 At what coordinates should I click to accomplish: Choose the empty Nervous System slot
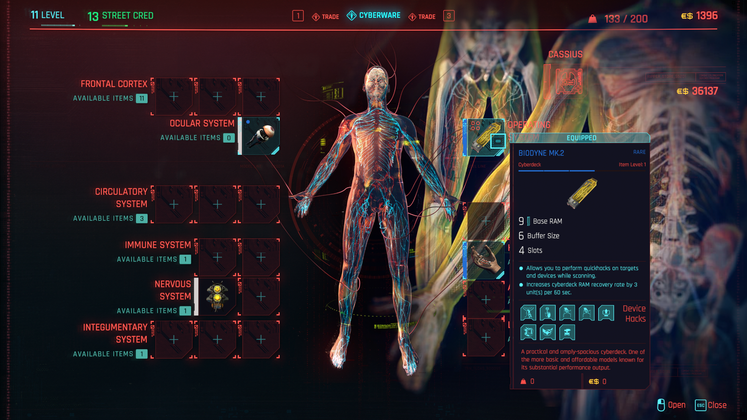pos(260,296)
